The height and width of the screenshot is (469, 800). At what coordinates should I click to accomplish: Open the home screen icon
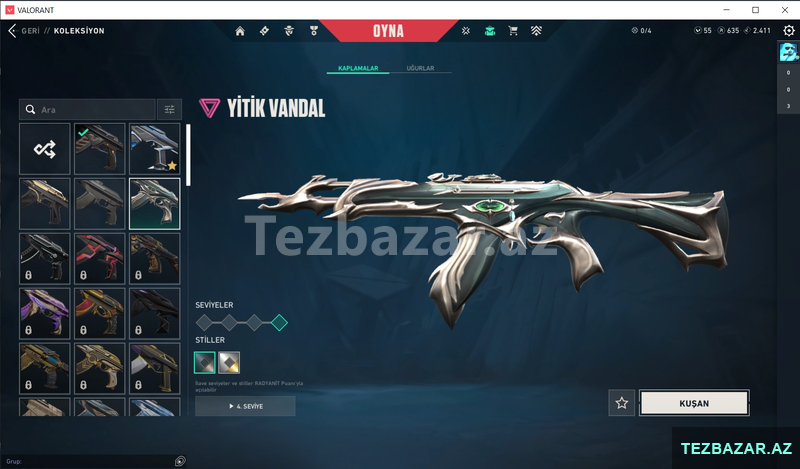pyautogui.click(x=240, y=31)
